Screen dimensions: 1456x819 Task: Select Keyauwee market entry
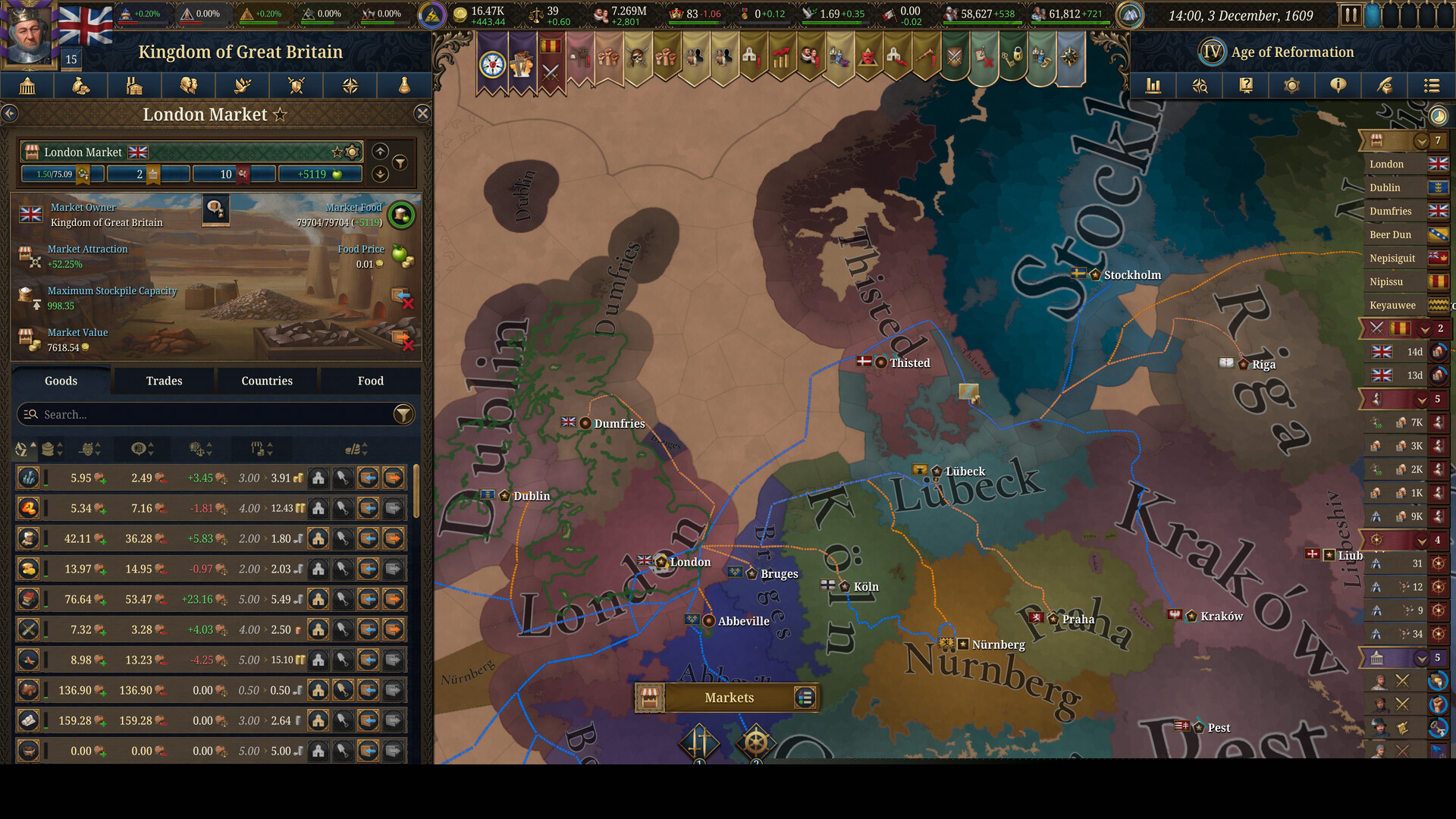(1392, 305)
